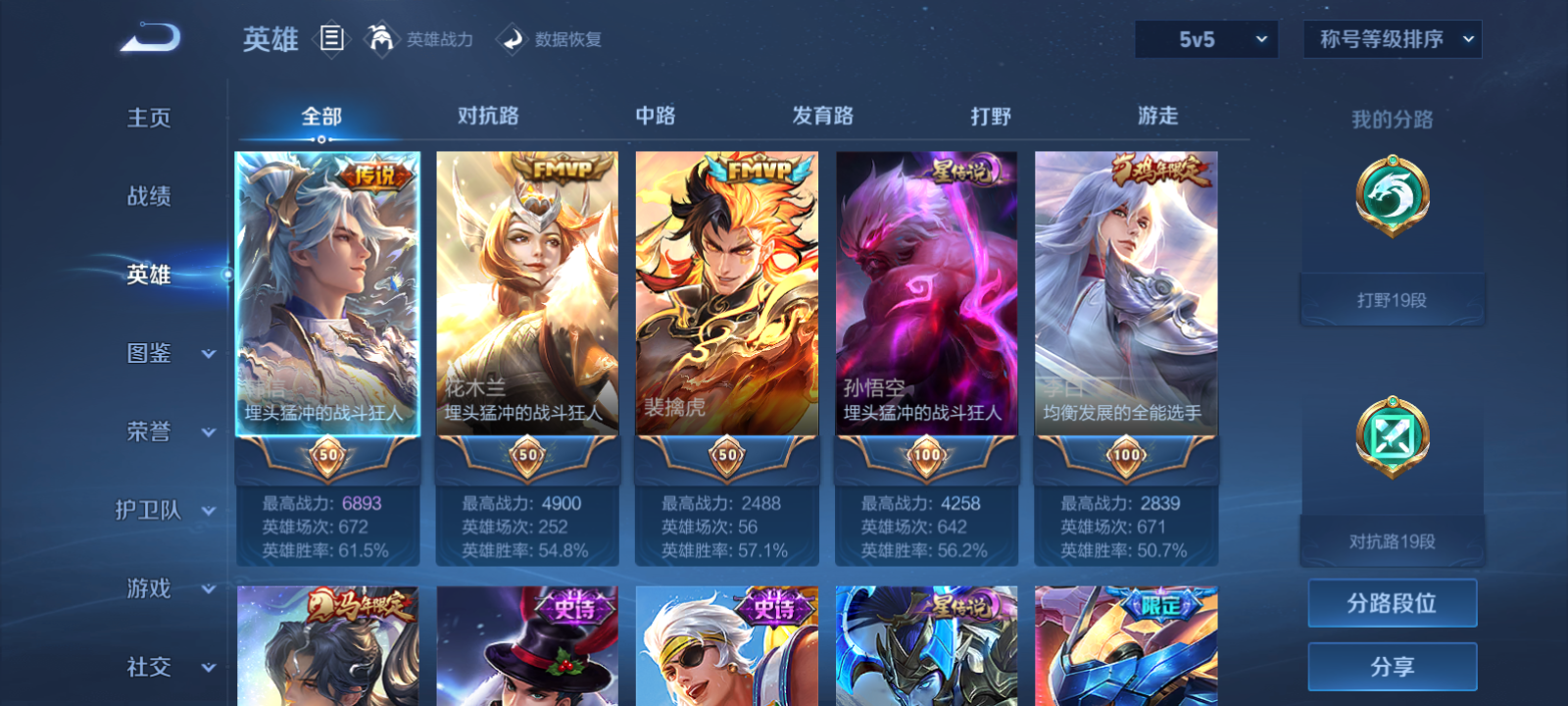Click the return arrow at top left
Image resolution: width=1568 pixels, height=706 pixels.
point(147,36)
